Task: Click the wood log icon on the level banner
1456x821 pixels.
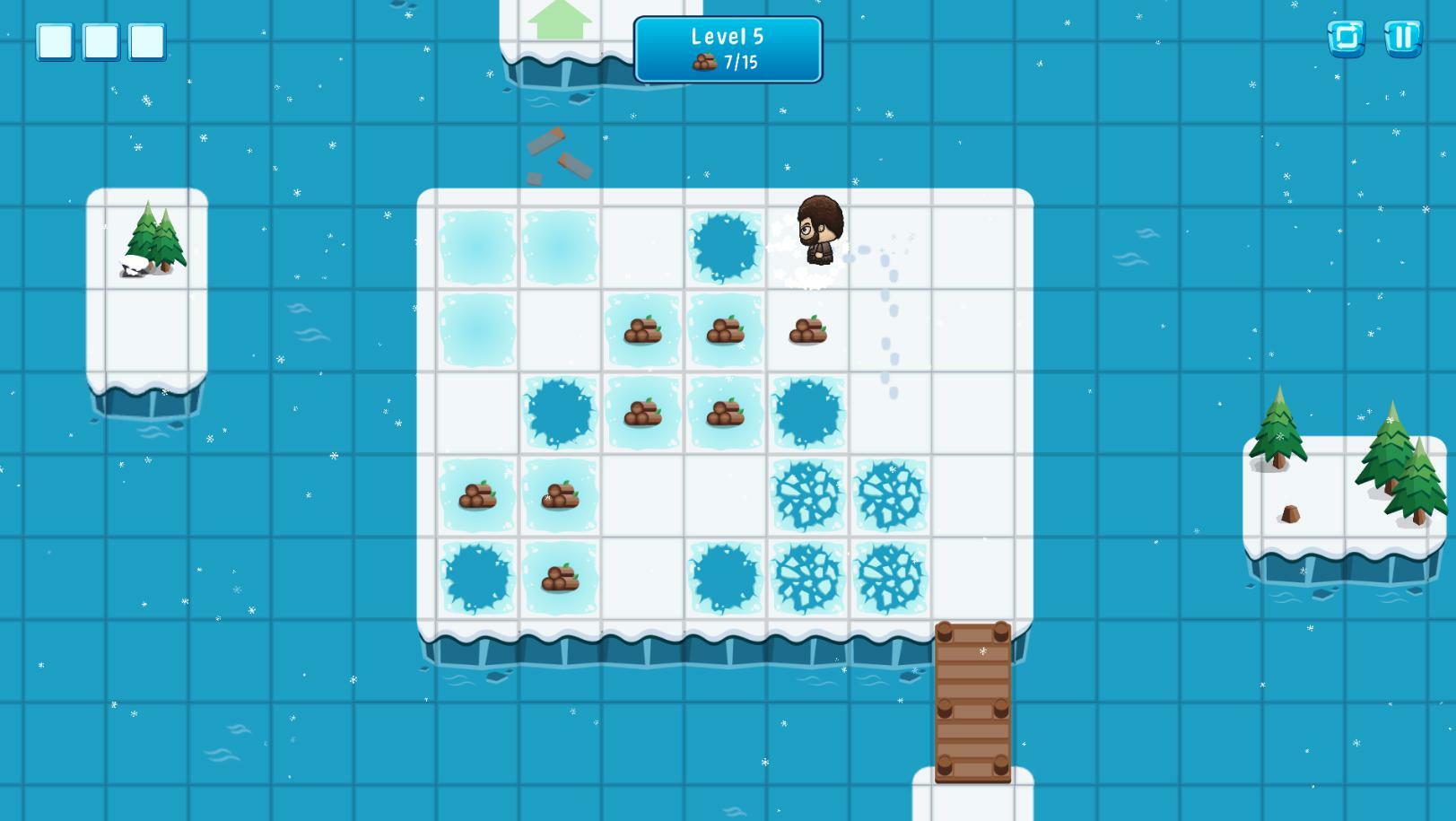Action: (705, 63)
